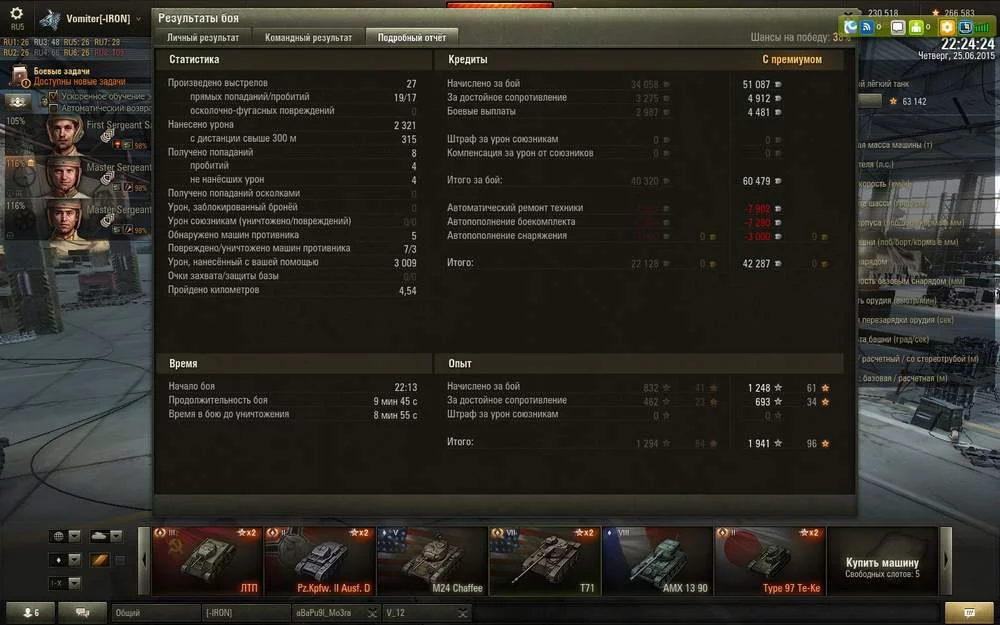Choose the Pz.Kpfw. II Ausf. D tank
This screenshot has width=1000, height=625.
pos(319,561)
